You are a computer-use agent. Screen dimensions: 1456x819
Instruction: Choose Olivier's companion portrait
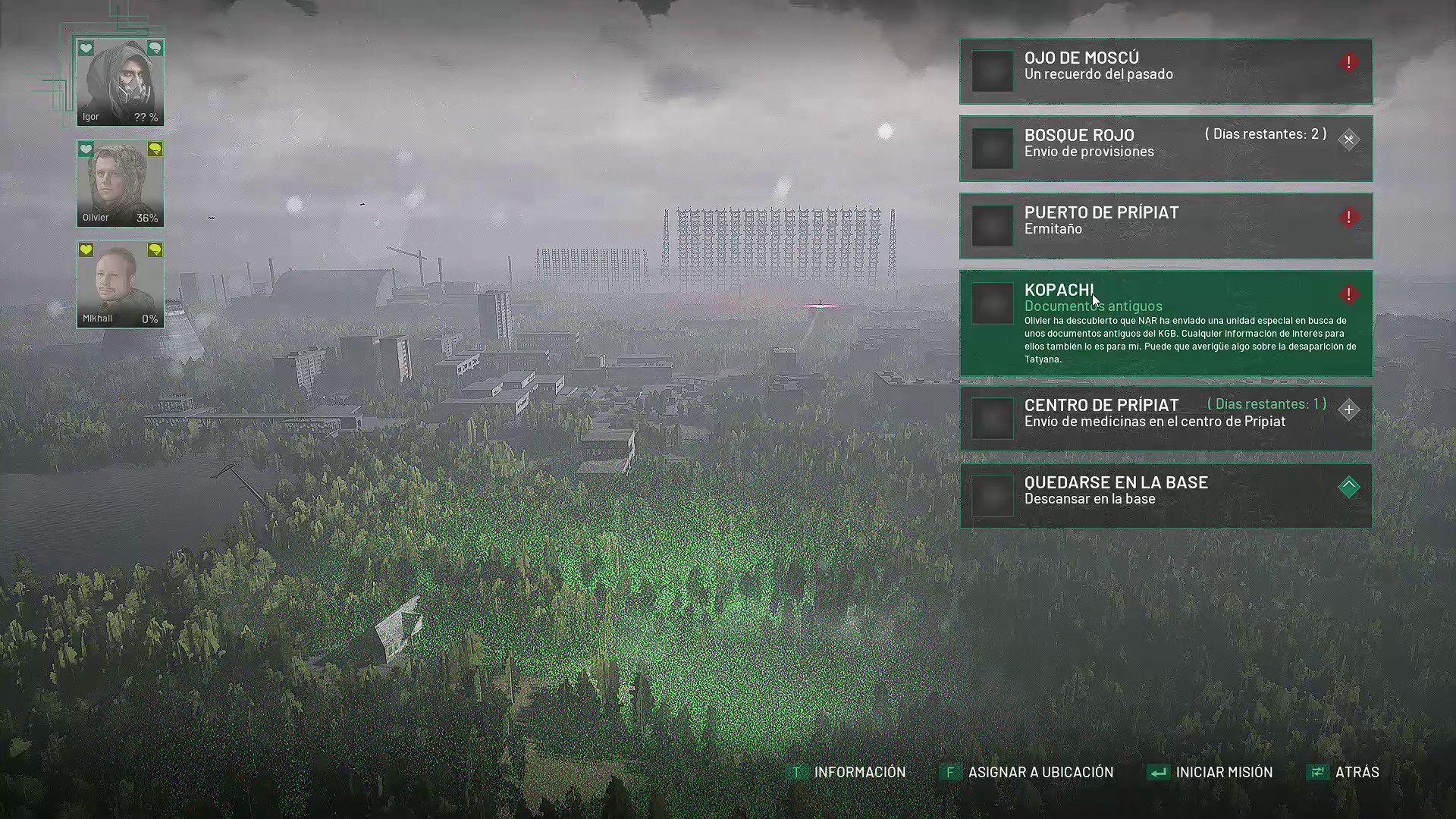click(120, 184)
